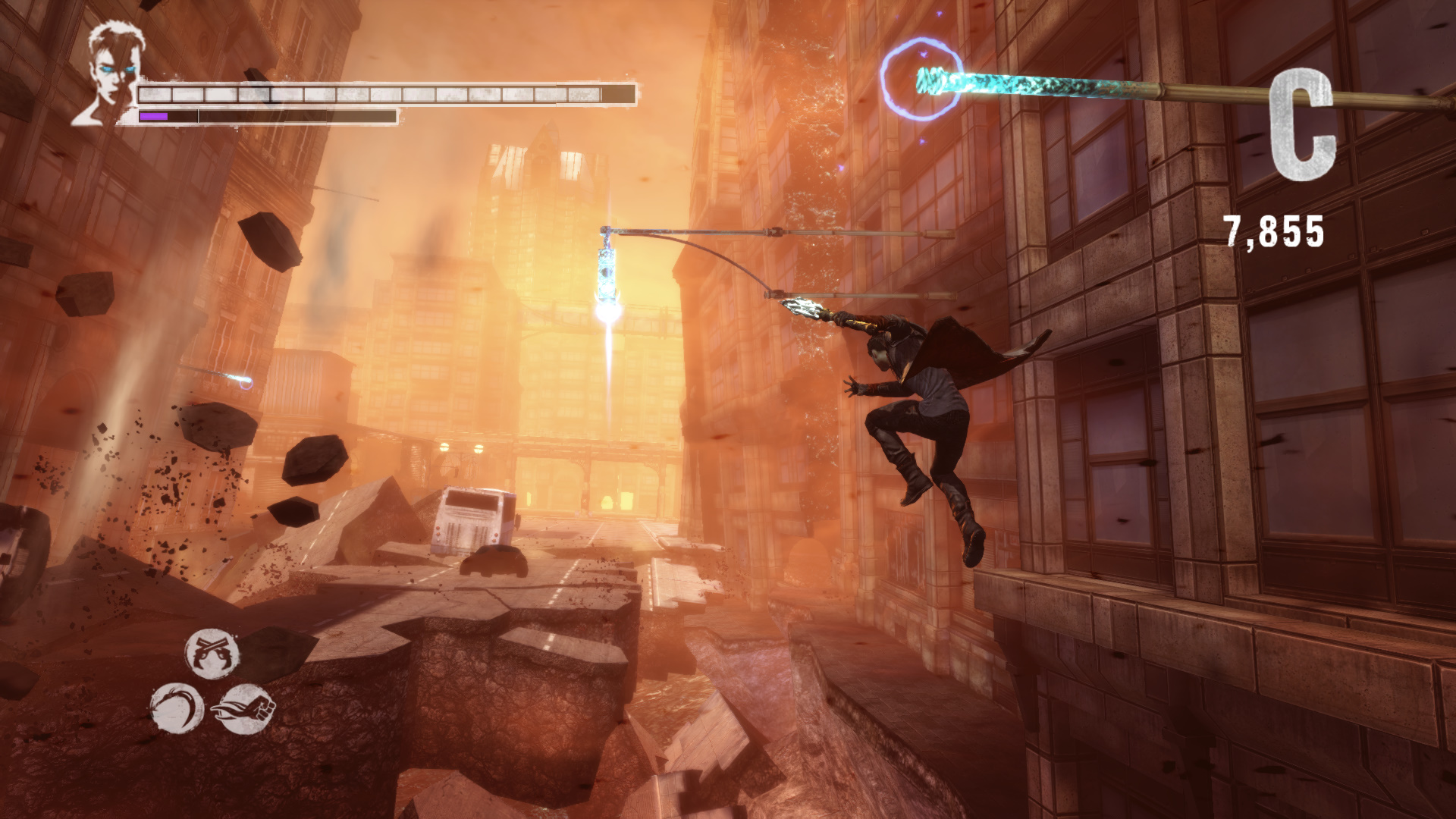Activate the Eryx flaming fist weapon icon

tap(244, 708)
